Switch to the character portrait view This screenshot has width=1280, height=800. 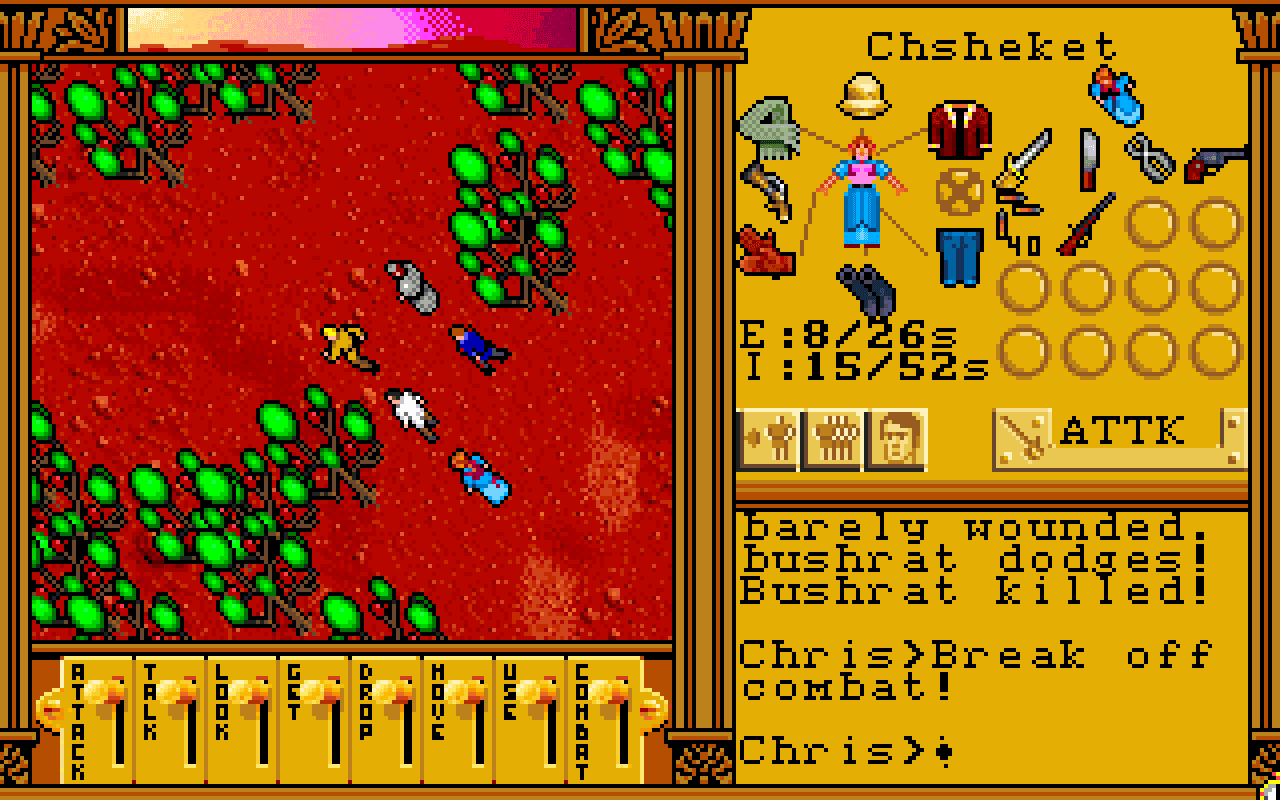(x=895, y=437)
